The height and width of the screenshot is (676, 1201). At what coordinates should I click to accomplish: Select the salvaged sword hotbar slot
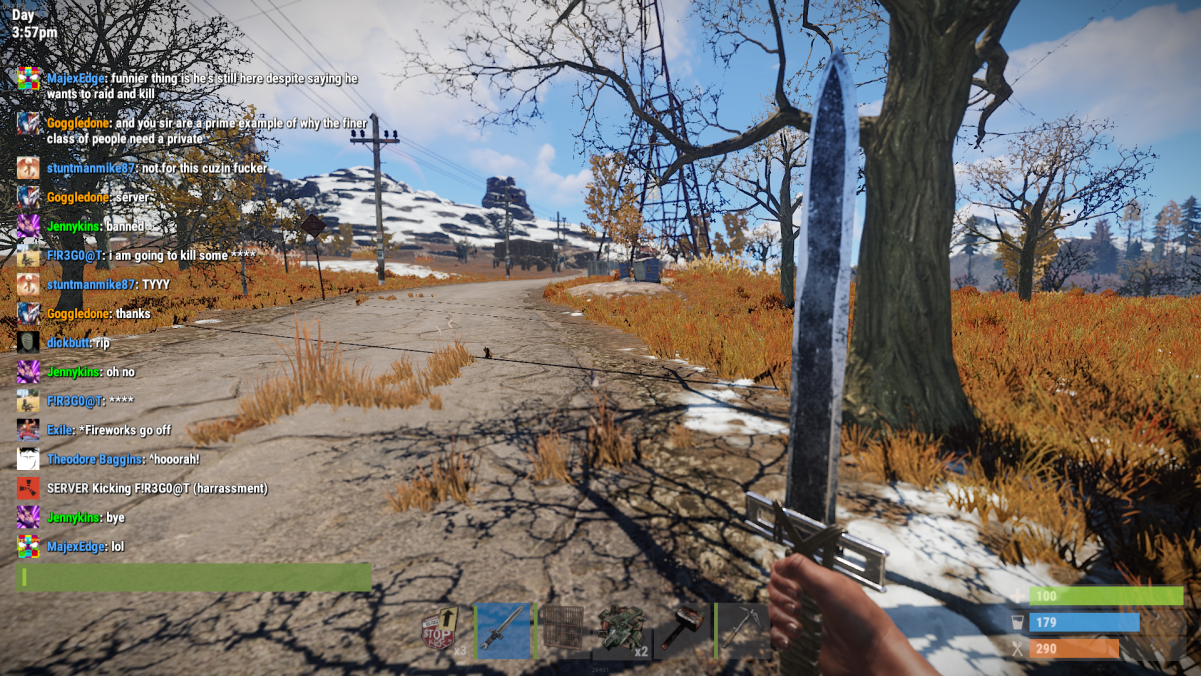tap(503, 630)
